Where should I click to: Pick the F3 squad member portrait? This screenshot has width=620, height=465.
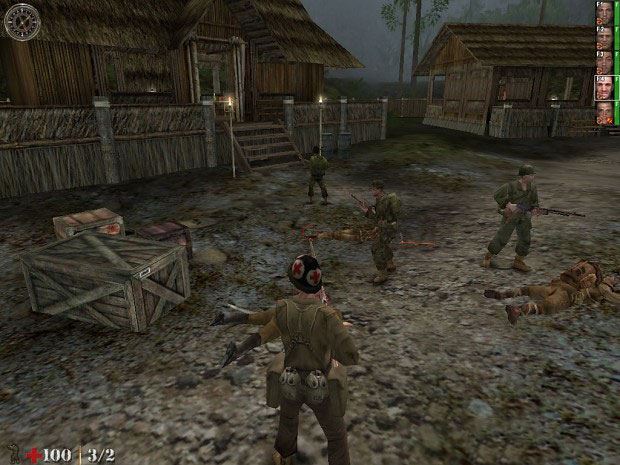[x=604, y=60]
